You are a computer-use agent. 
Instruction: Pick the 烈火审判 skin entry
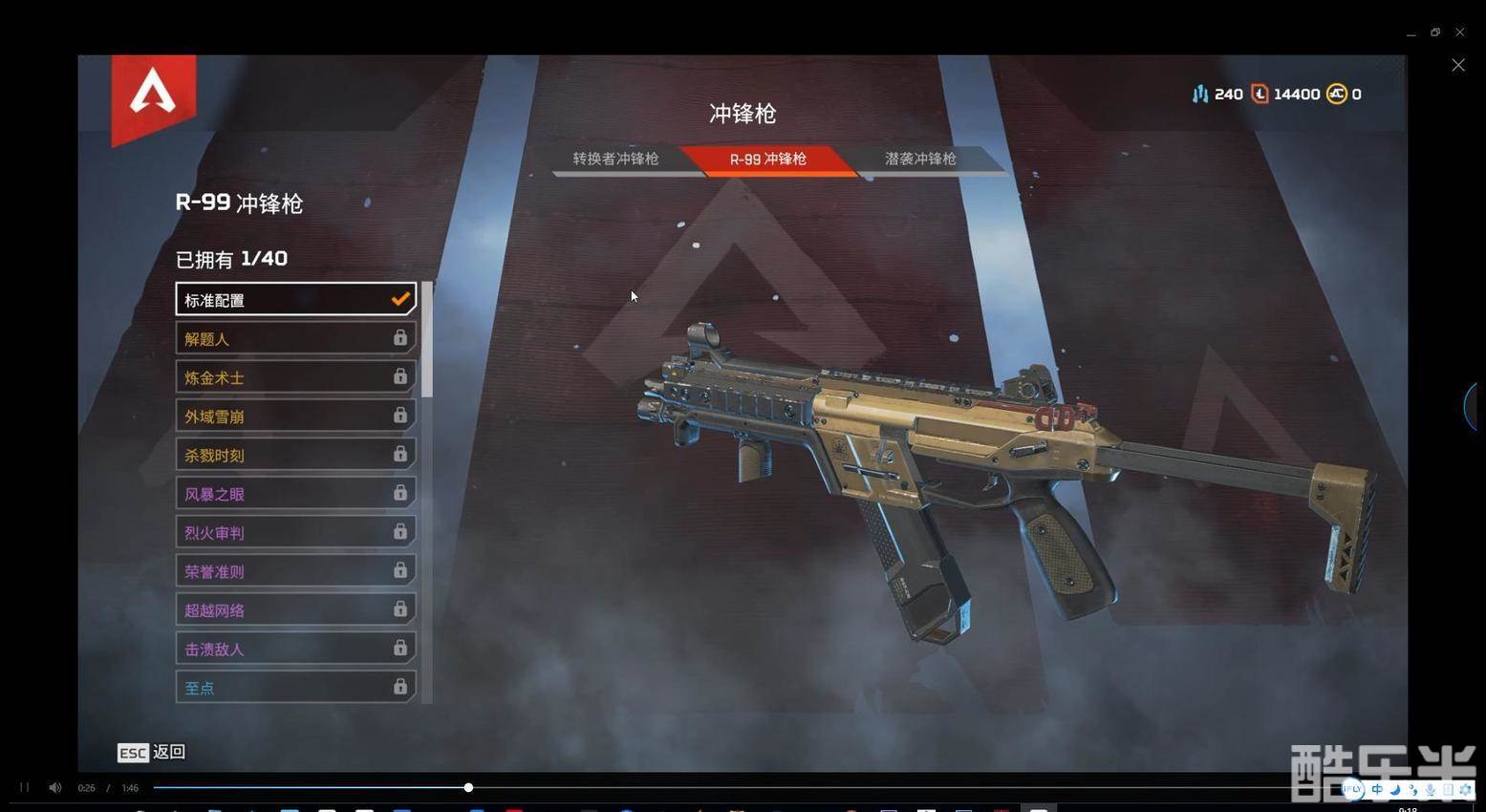pyautogui.click(x=294, y=532)
